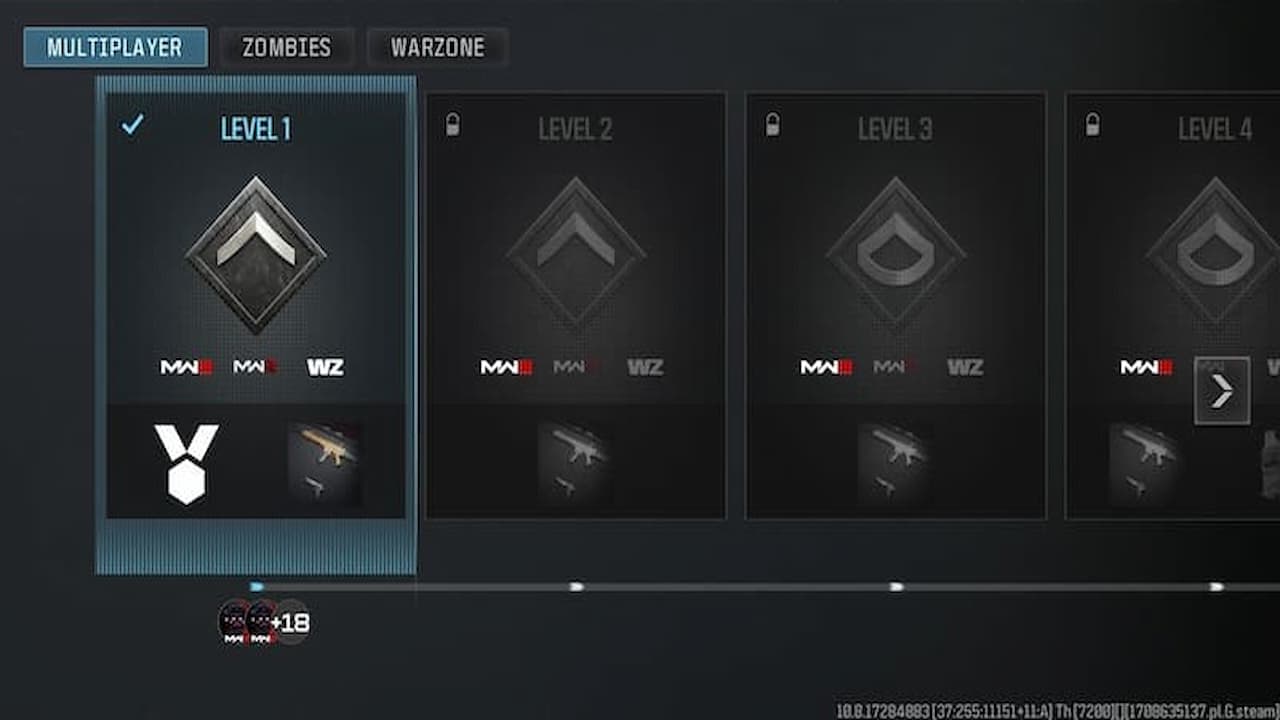Screen dimensions: 1280x720
Task: Click the +18 challenge badges stack
Action: (x=265, y=622)
